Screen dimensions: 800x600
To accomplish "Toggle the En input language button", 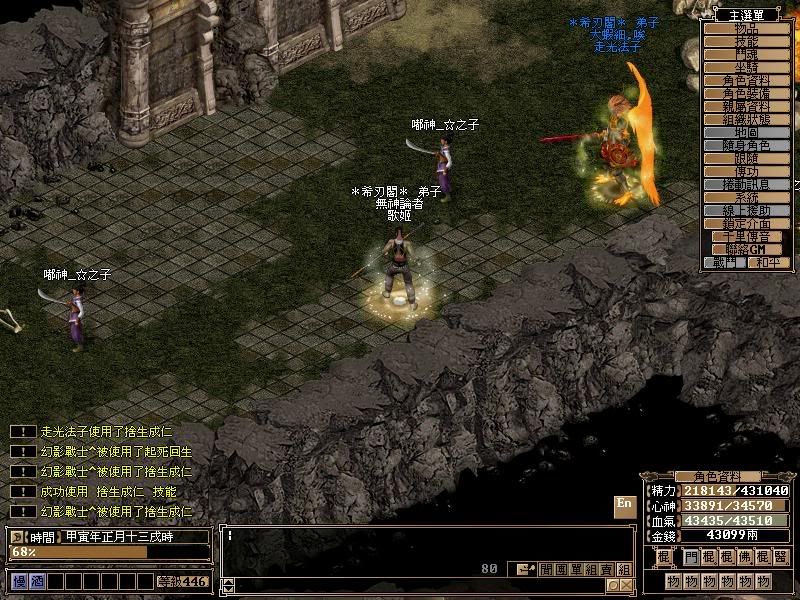I will coord(624,506).
